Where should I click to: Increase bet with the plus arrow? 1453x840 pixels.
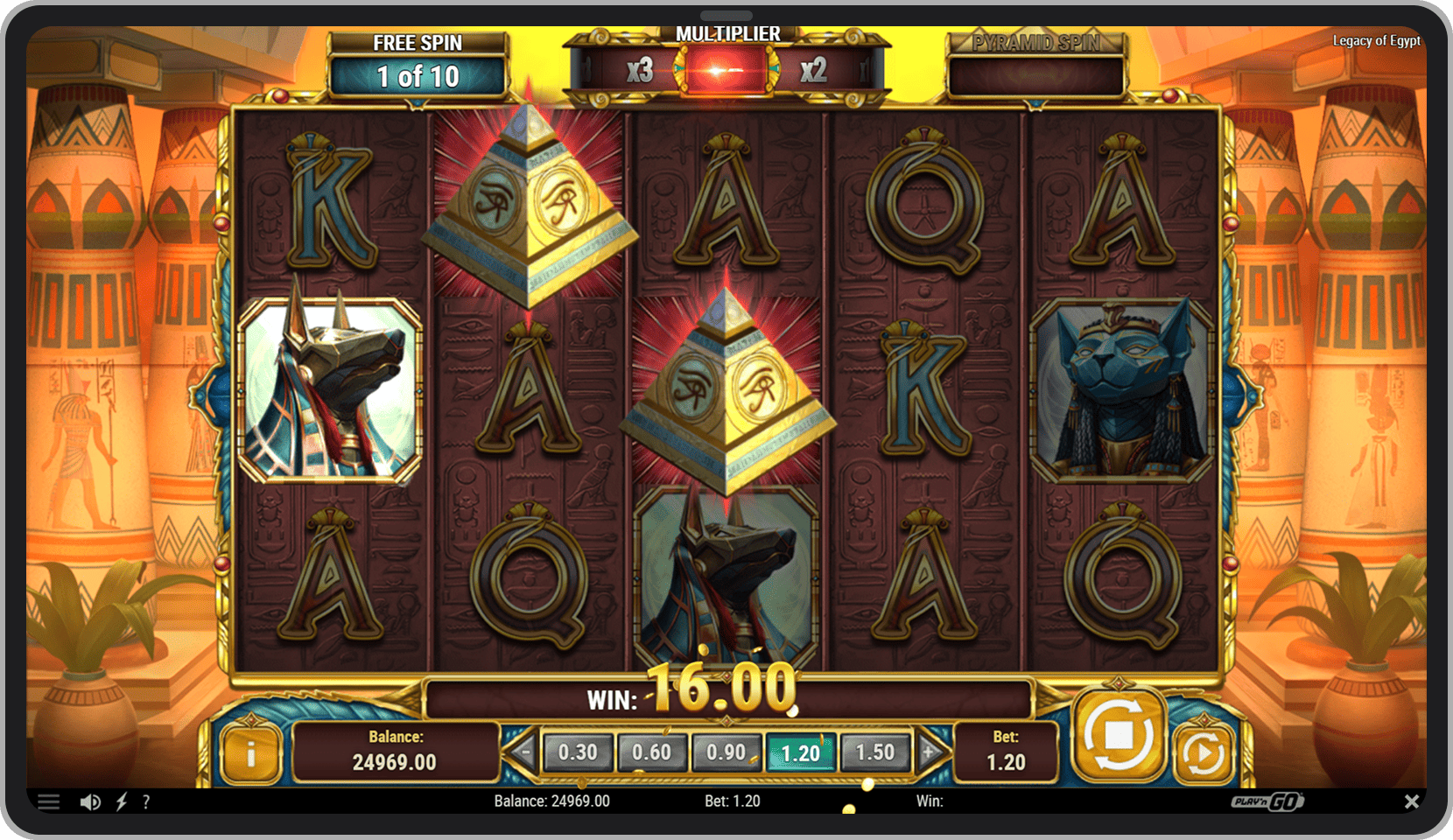(929, 752)
